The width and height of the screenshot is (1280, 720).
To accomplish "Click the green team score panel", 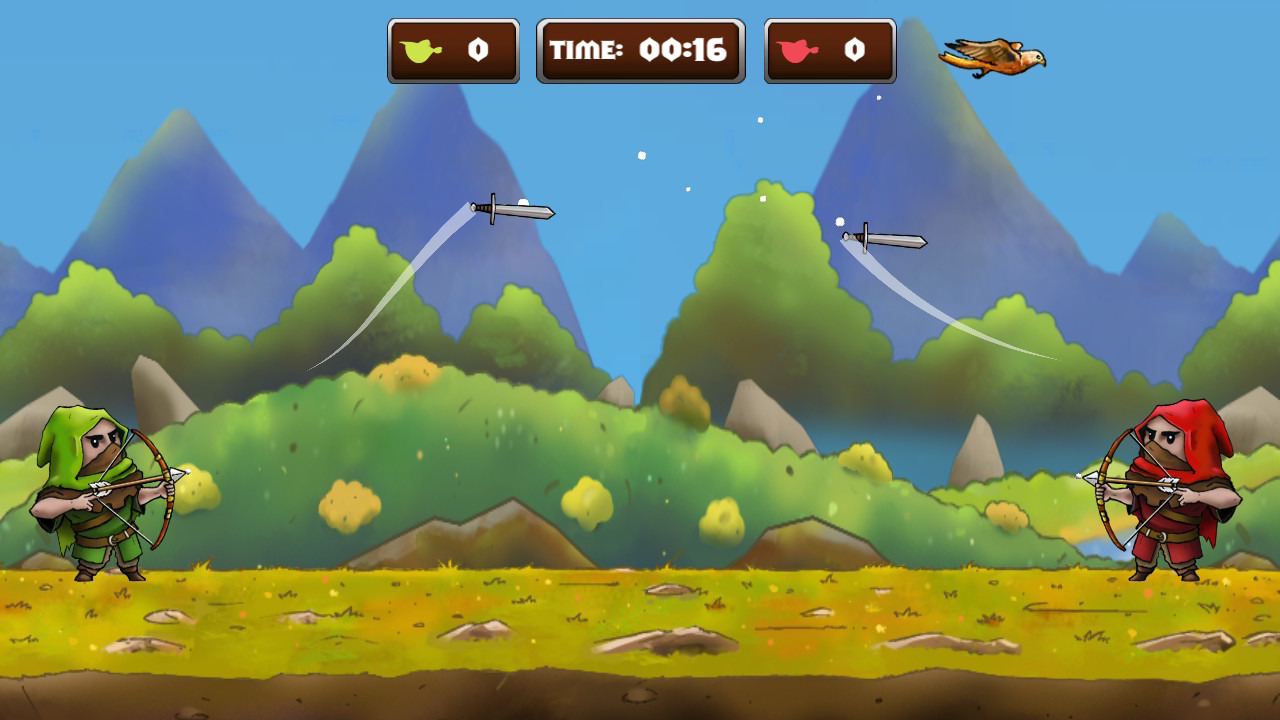I will pos(452,50).
